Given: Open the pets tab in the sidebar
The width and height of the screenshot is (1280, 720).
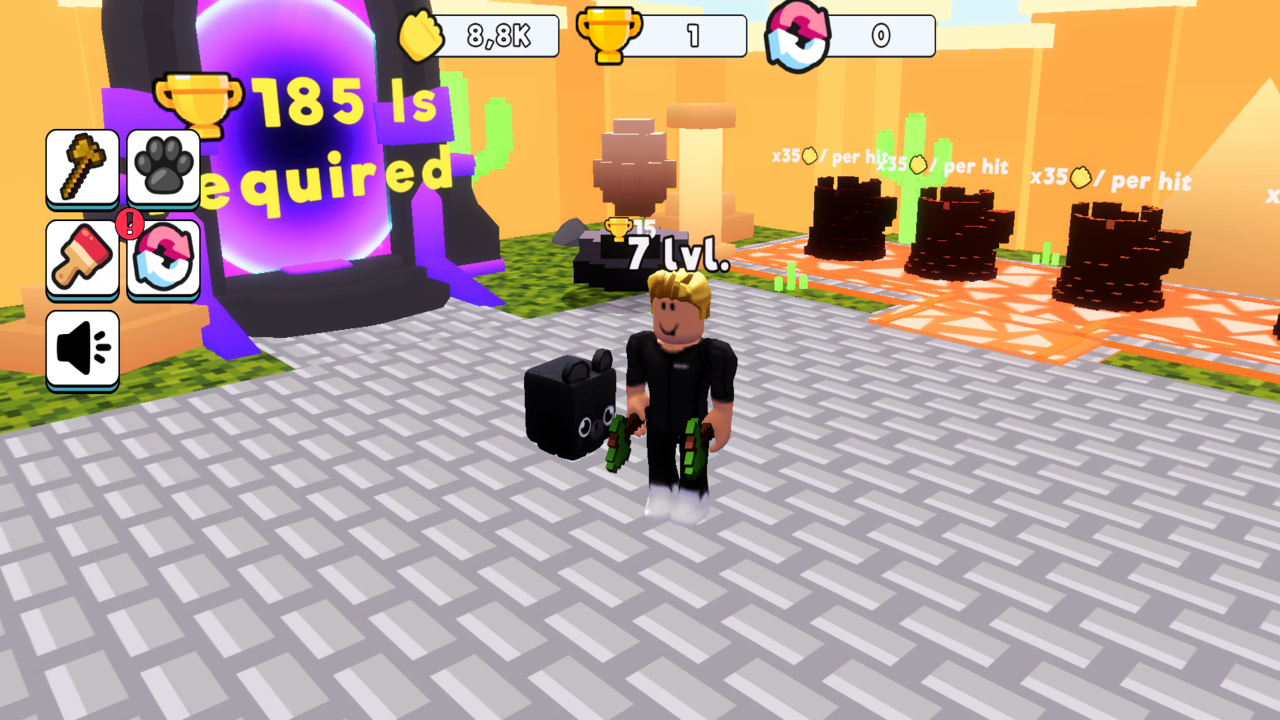Looking at the screenshot, I should tap(162, 164).
